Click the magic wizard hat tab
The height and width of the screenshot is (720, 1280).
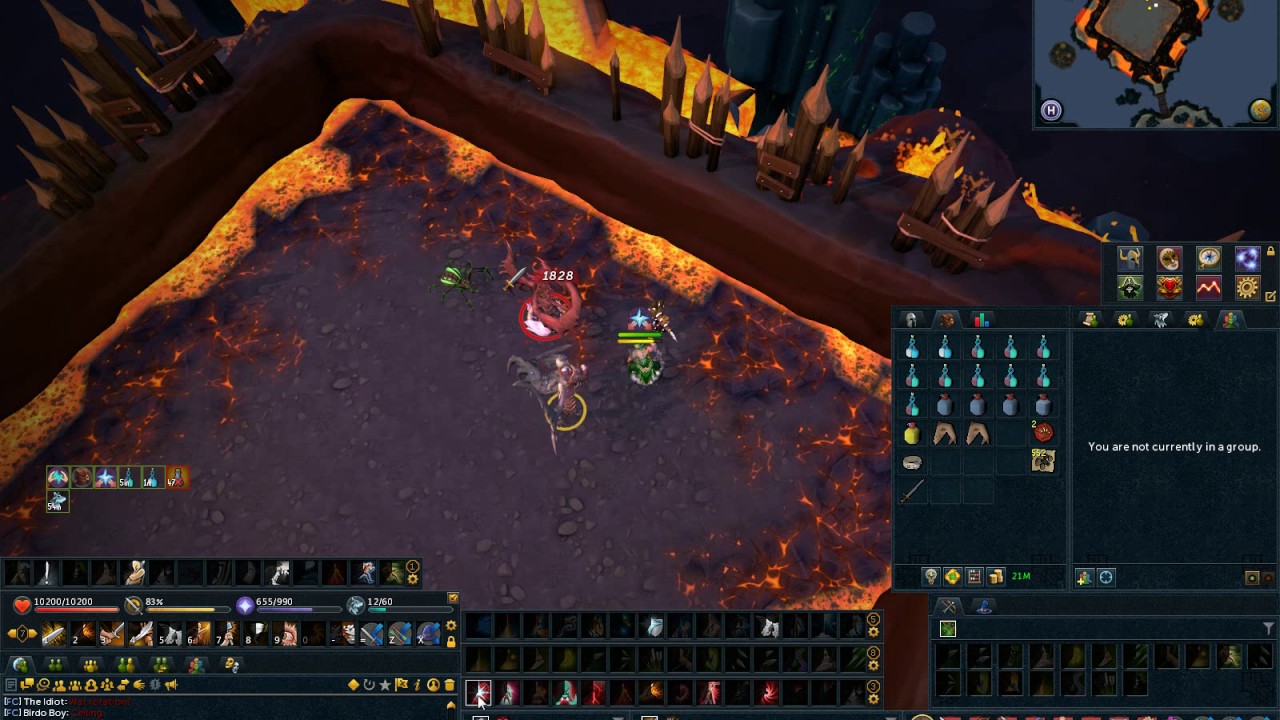point(983,606)
